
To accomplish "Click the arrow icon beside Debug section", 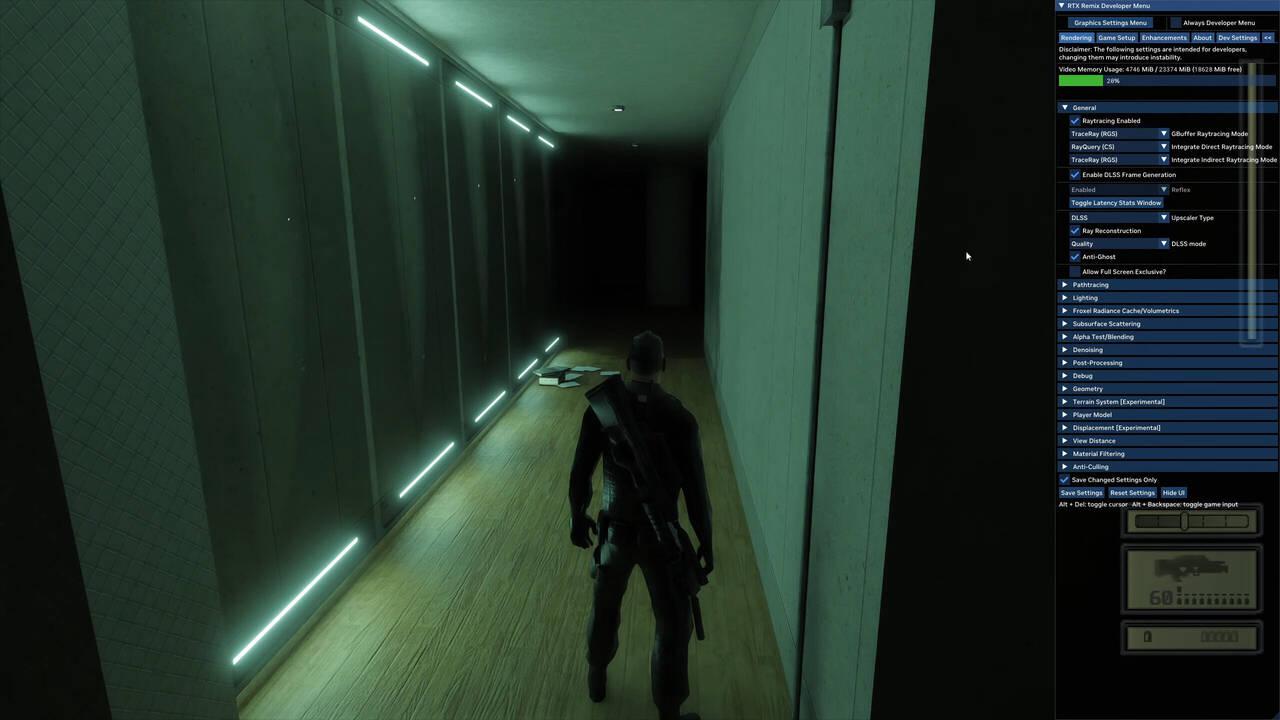I will click(x=1064, y=375).
